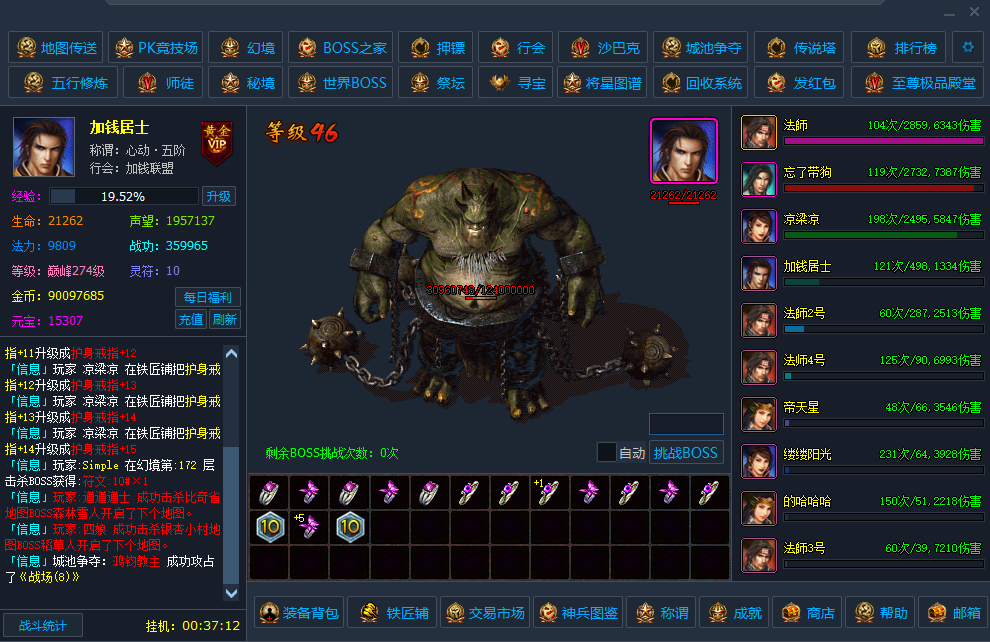Open the BOSS之家 menu
The image size is (990, 642).
341,47
